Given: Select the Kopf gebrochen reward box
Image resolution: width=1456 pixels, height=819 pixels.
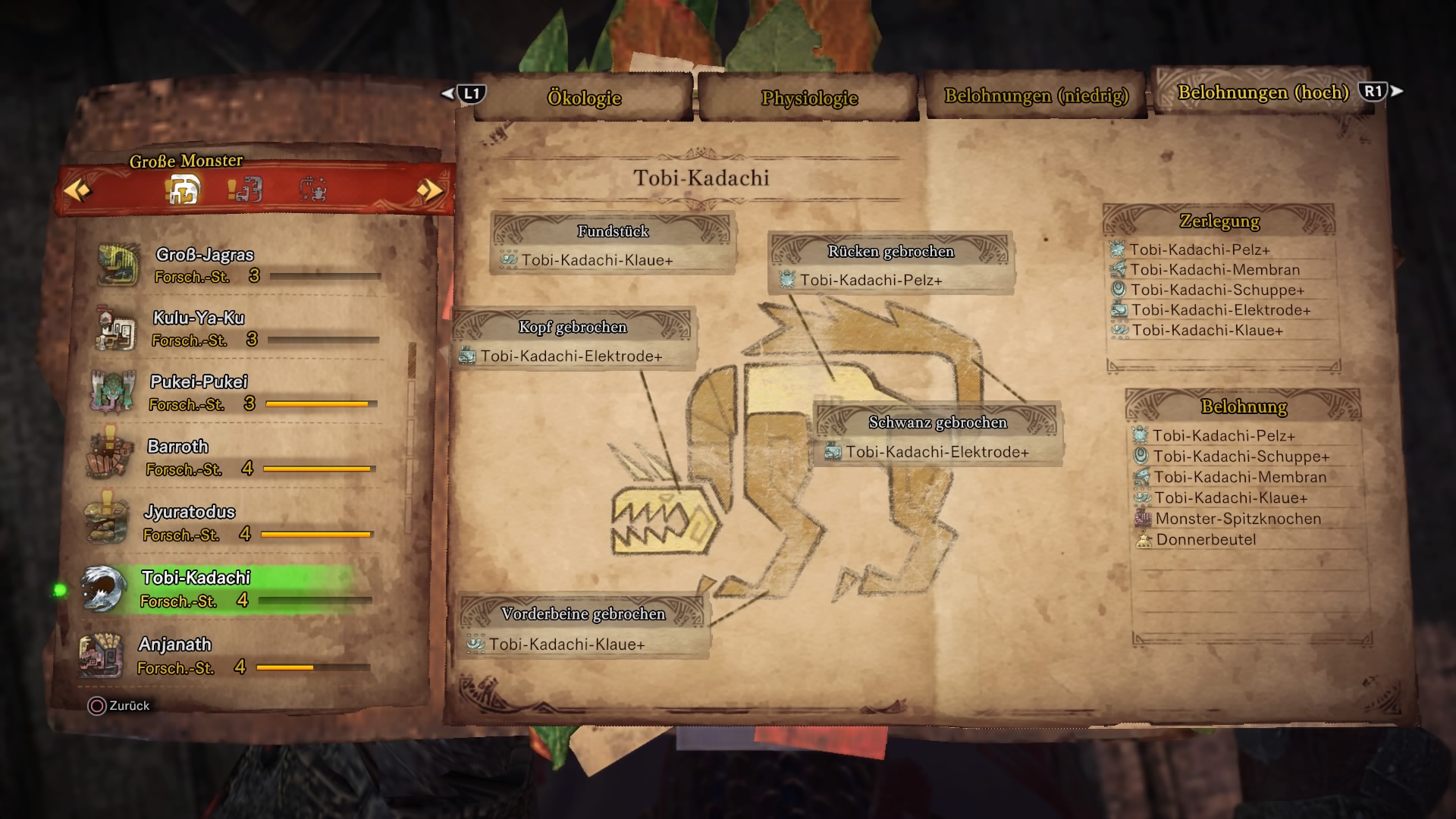Looking at the screenshot, I should tap(573, 341).
